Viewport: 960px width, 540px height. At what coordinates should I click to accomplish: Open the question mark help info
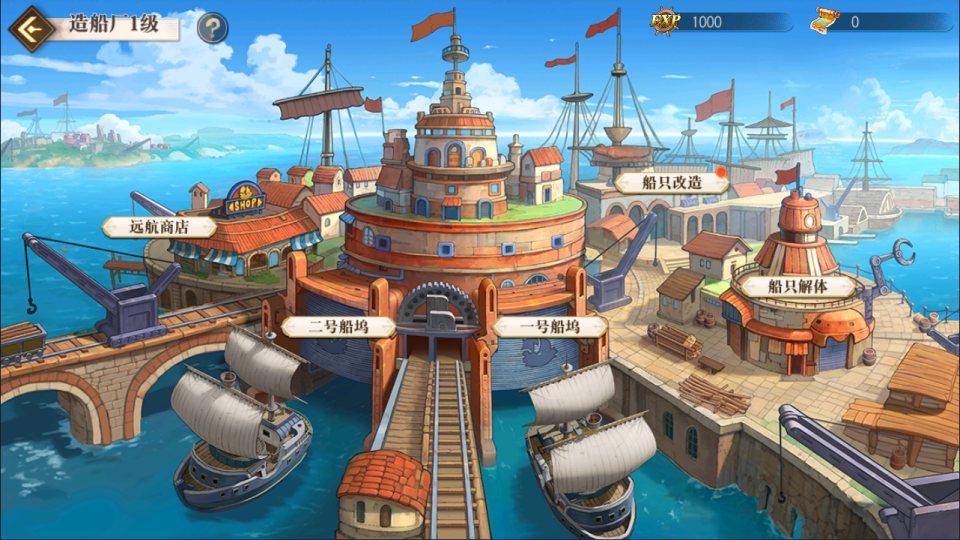click(211, 28)
